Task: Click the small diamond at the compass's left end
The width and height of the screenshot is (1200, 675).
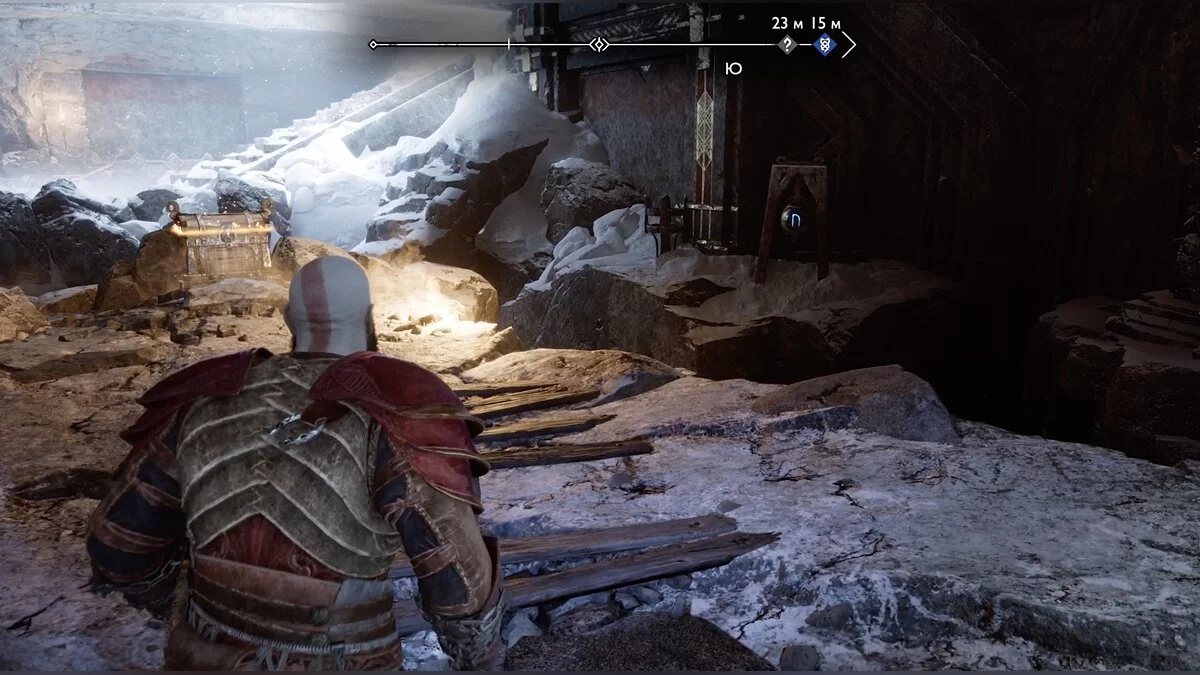Action: [x=373, y=45]
